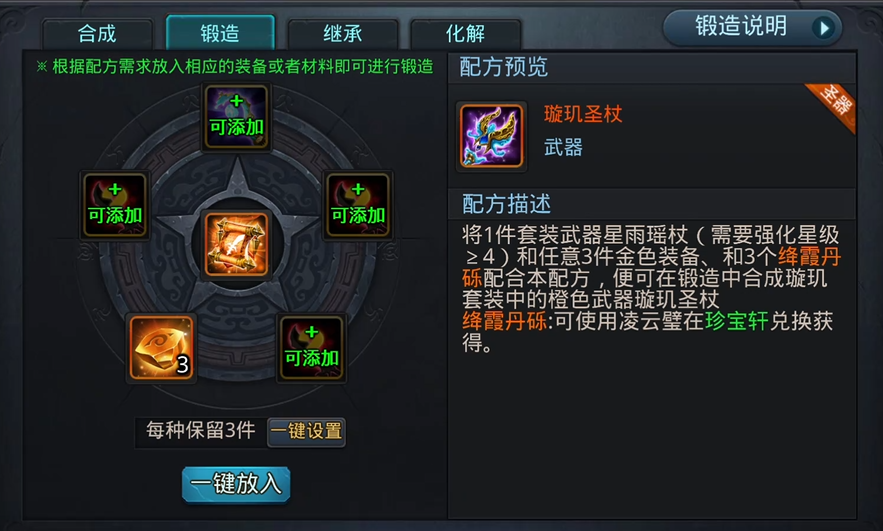Click the 一键放入 button
This screenshot has height=531, width=883.
click(236, 484)
